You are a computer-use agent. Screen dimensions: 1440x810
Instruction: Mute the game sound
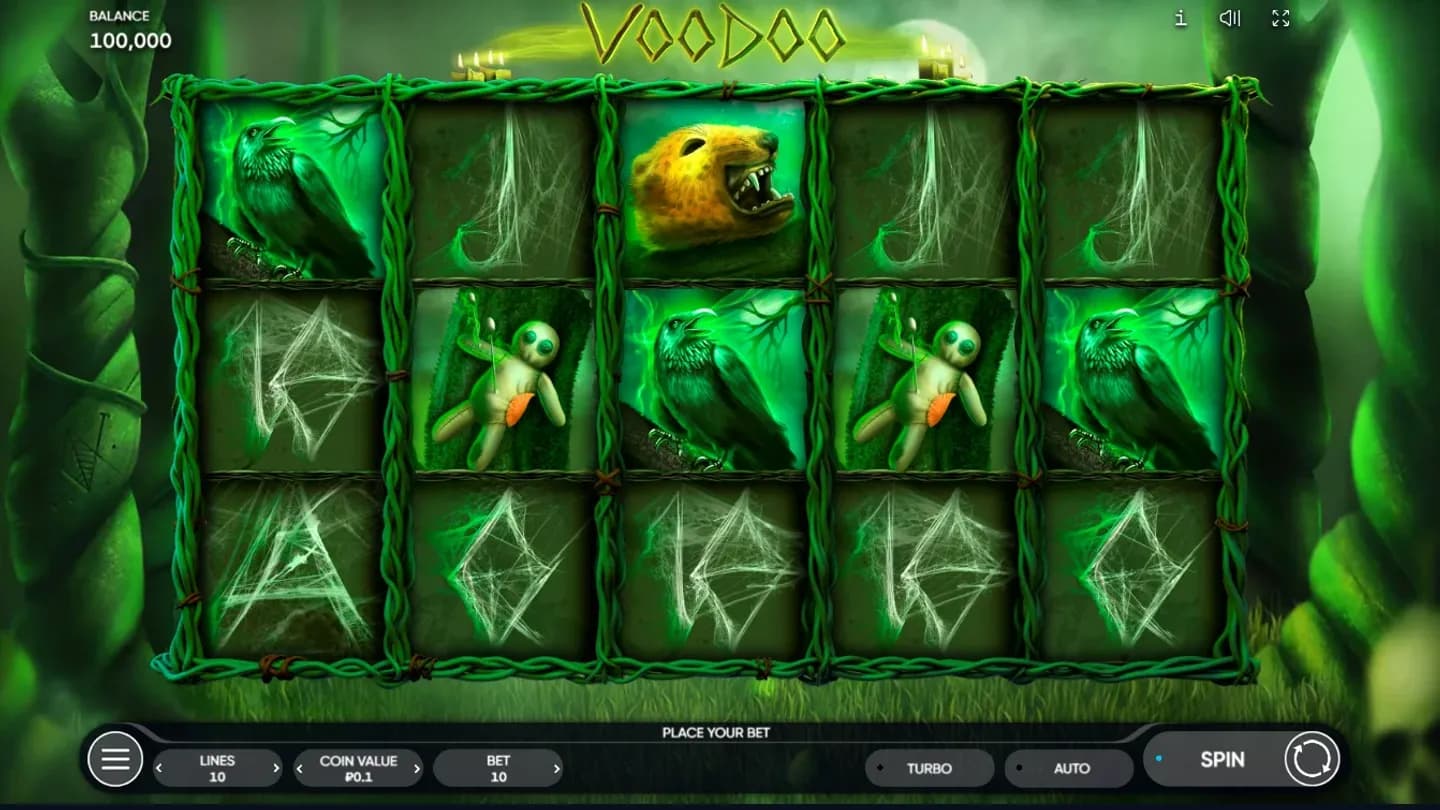1229,18
